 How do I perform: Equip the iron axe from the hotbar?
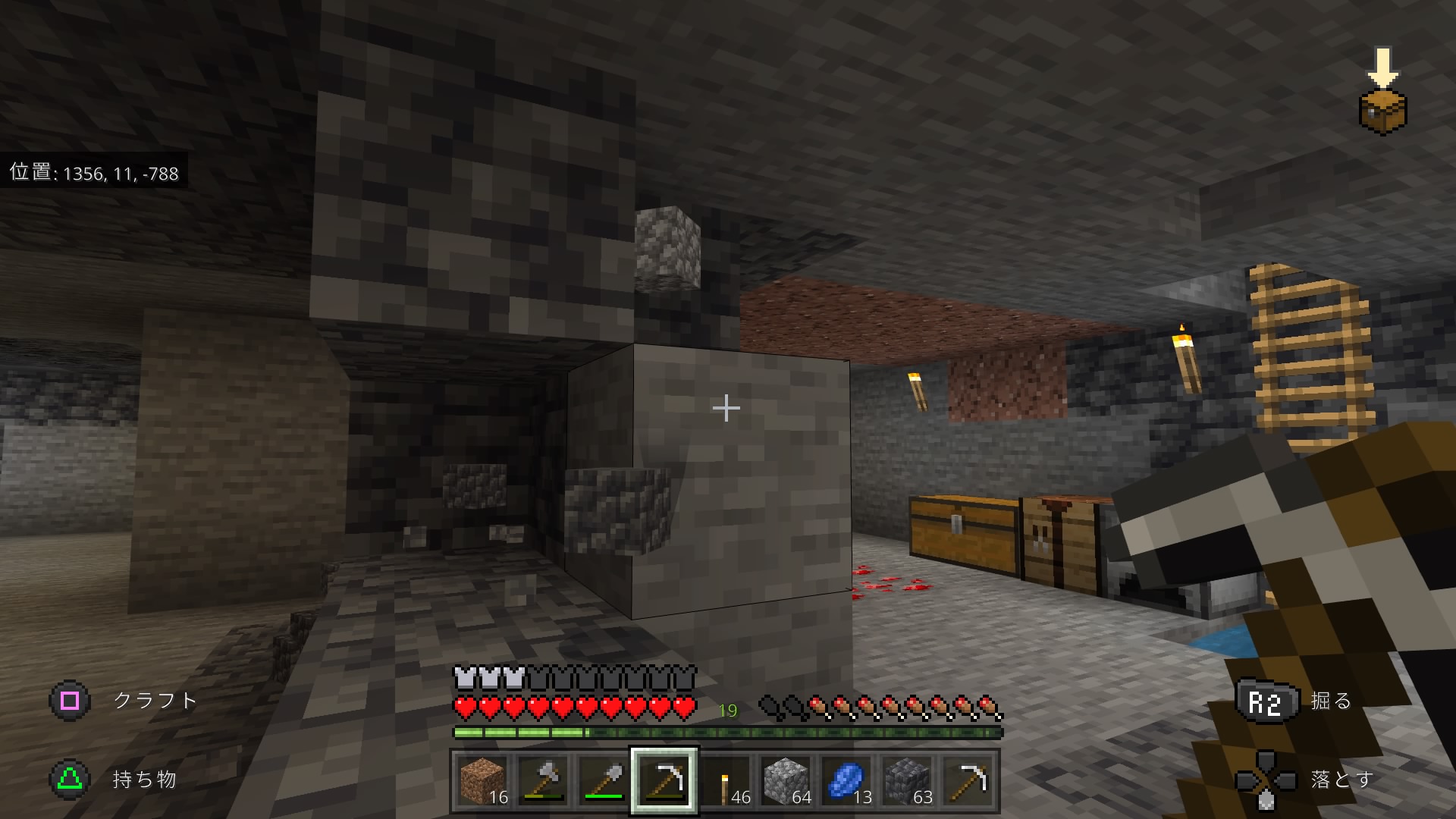(543, 780)
